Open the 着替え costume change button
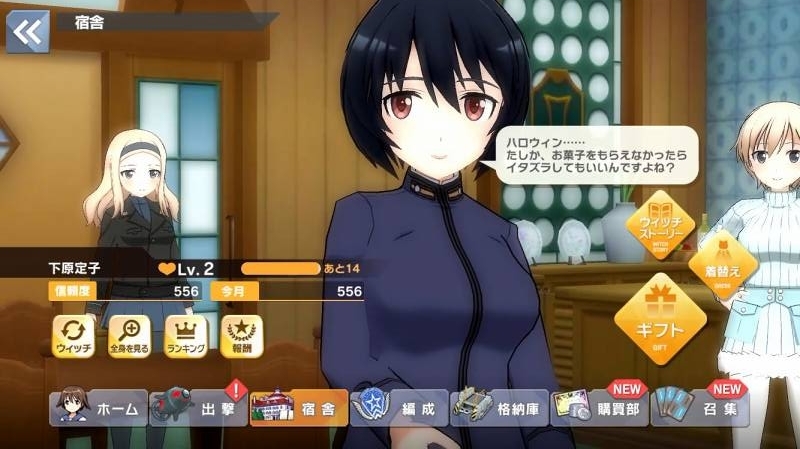This screenshot has height=449, width=800. click(722, 262)
